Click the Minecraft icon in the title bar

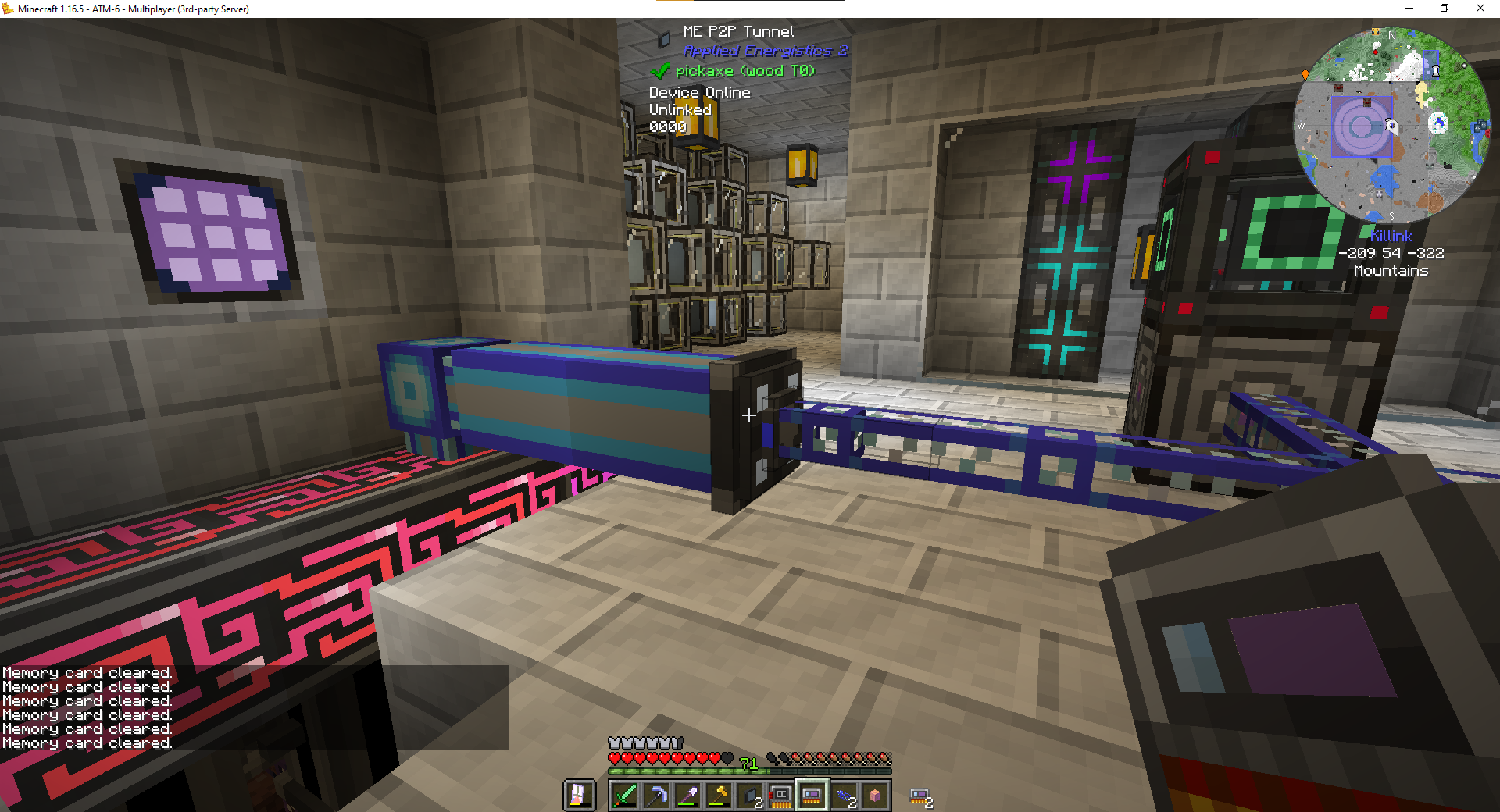coord(9,9)
